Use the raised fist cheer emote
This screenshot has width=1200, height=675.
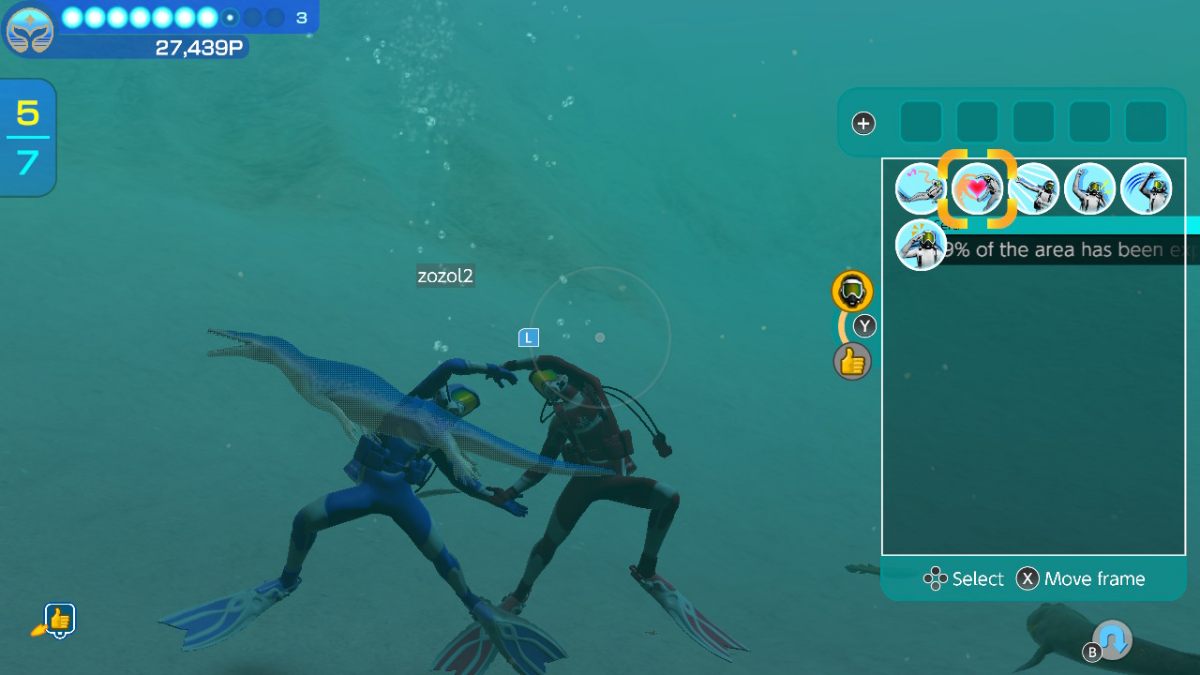(1089, 189)
